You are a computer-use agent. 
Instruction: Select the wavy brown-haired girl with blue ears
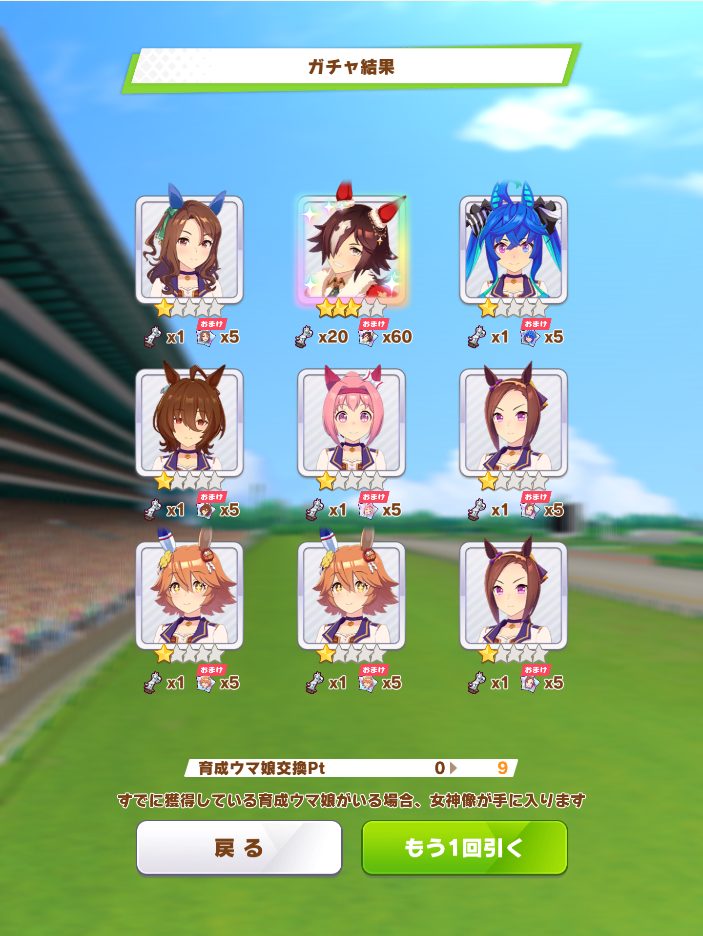coord(190,249)
